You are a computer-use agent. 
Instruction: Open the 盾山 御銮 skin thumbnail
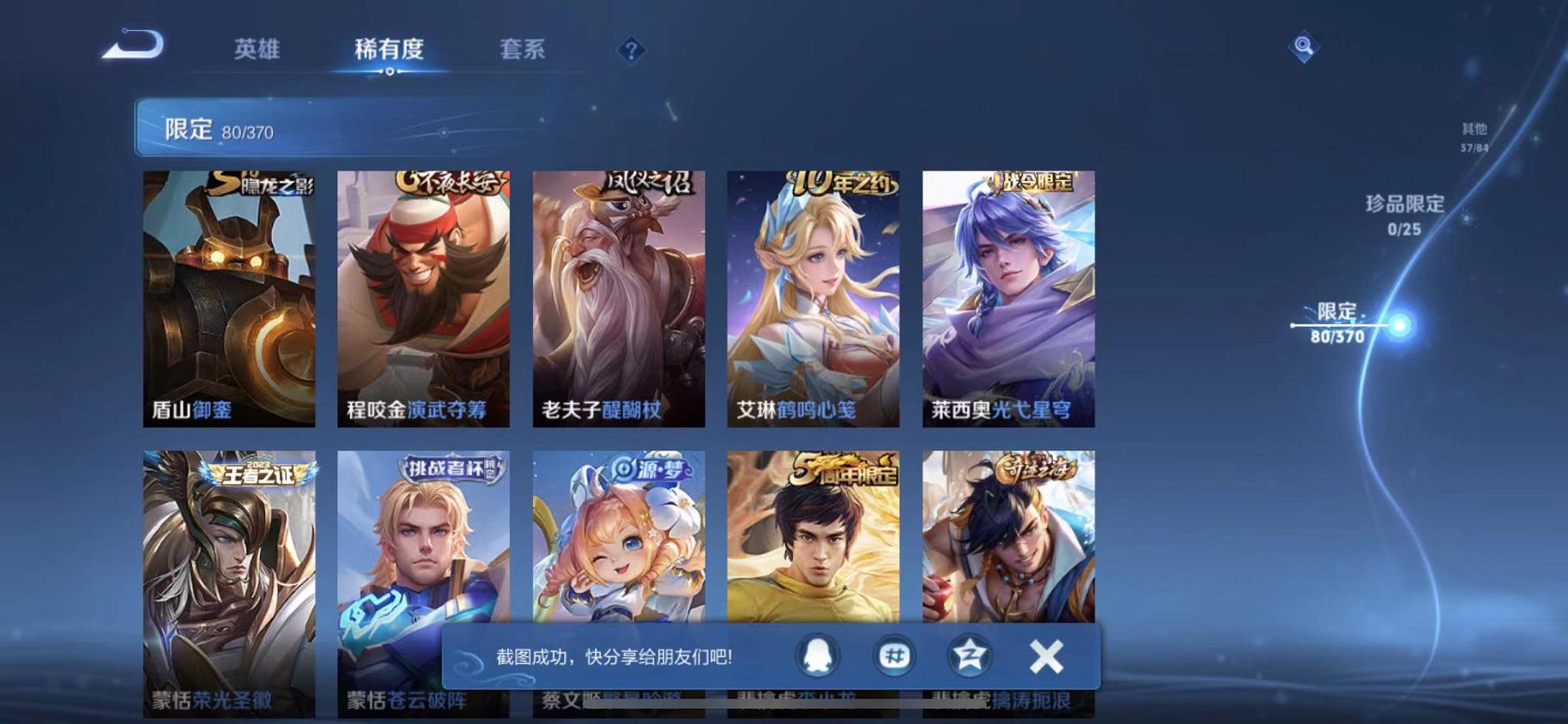pyautogui.click(x=227, y=300)
